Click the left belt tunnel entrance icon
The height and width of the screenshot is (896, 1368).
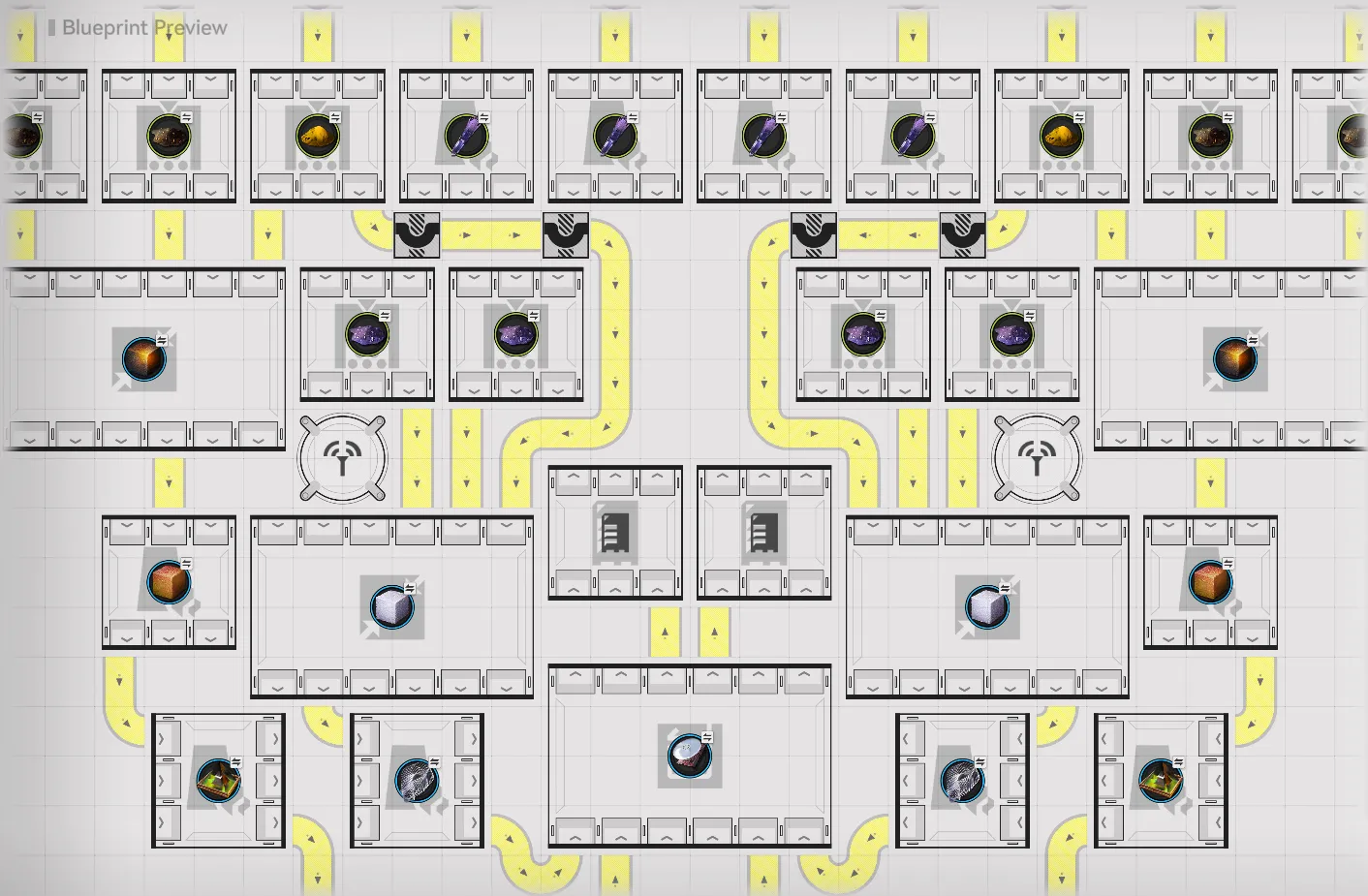416,232
